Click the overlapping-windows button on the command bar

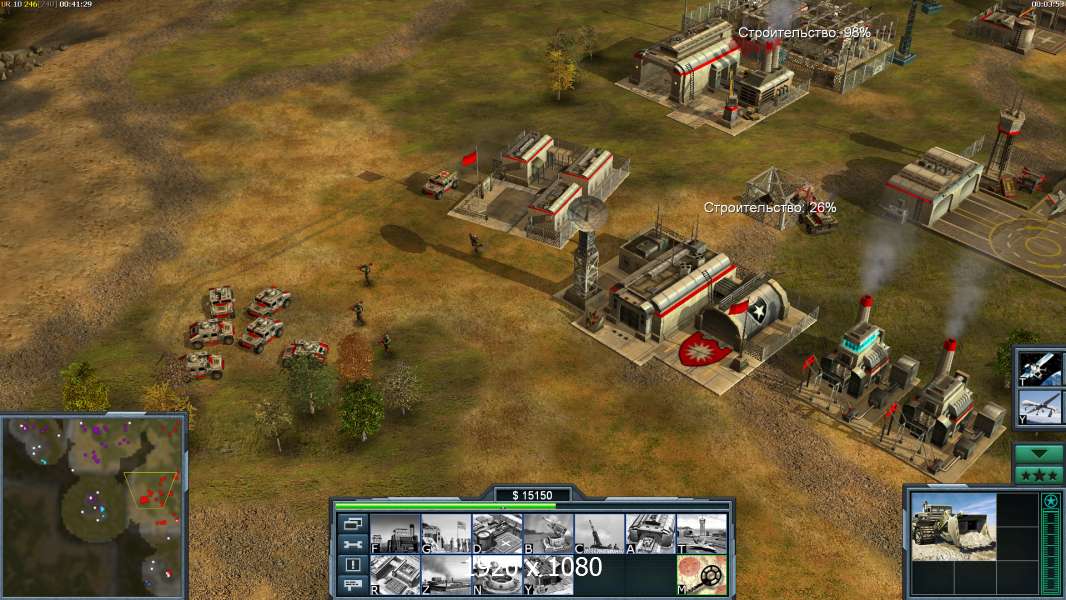(352, 523)
